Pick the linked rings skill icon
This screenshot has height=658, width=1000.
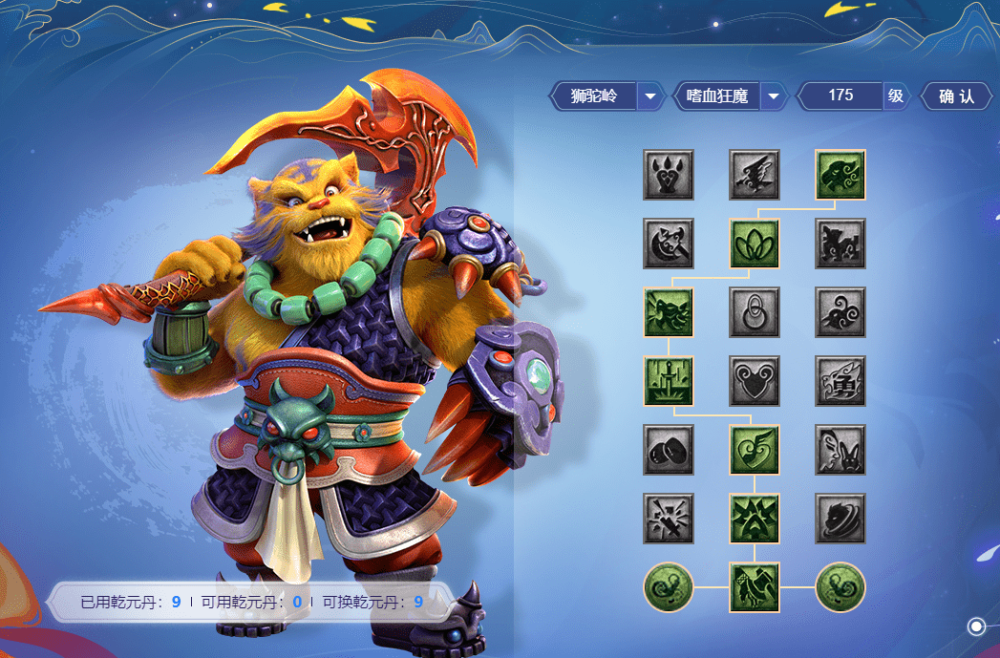[754, 312]
